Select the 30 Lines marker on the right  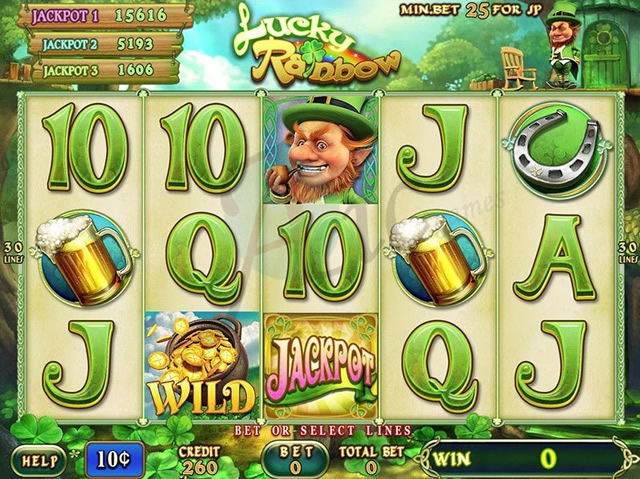(x=629, y=253)
